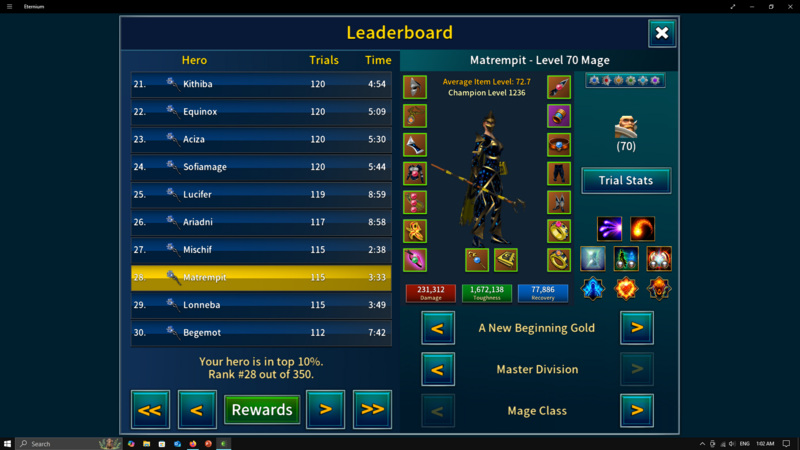Inspect the equipped pants item slot
The image size is (800, 450).
(559, 173)
